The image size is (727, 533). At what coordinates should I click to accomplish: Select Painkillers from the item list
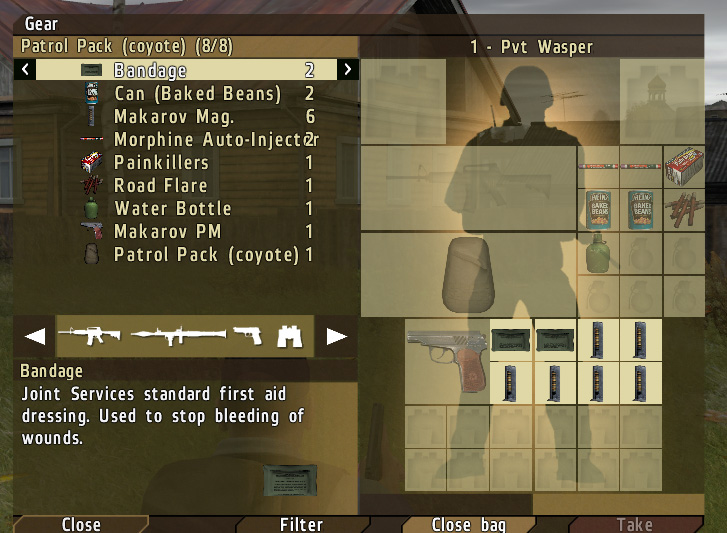coord(161,163)
